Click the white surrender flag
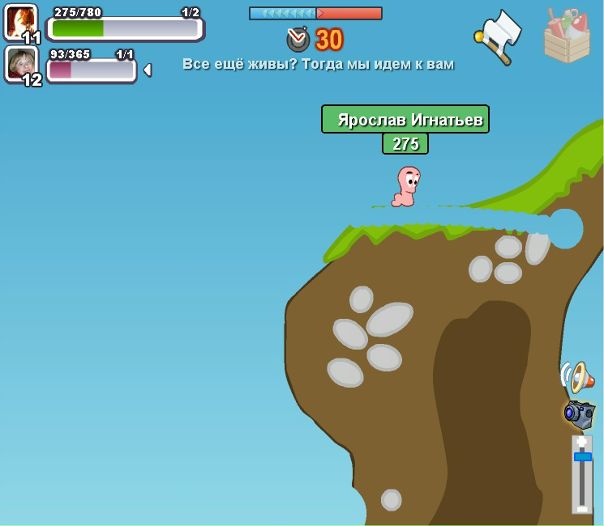The width and height of the screenshot is (604, 526). [x=499, y=36]
